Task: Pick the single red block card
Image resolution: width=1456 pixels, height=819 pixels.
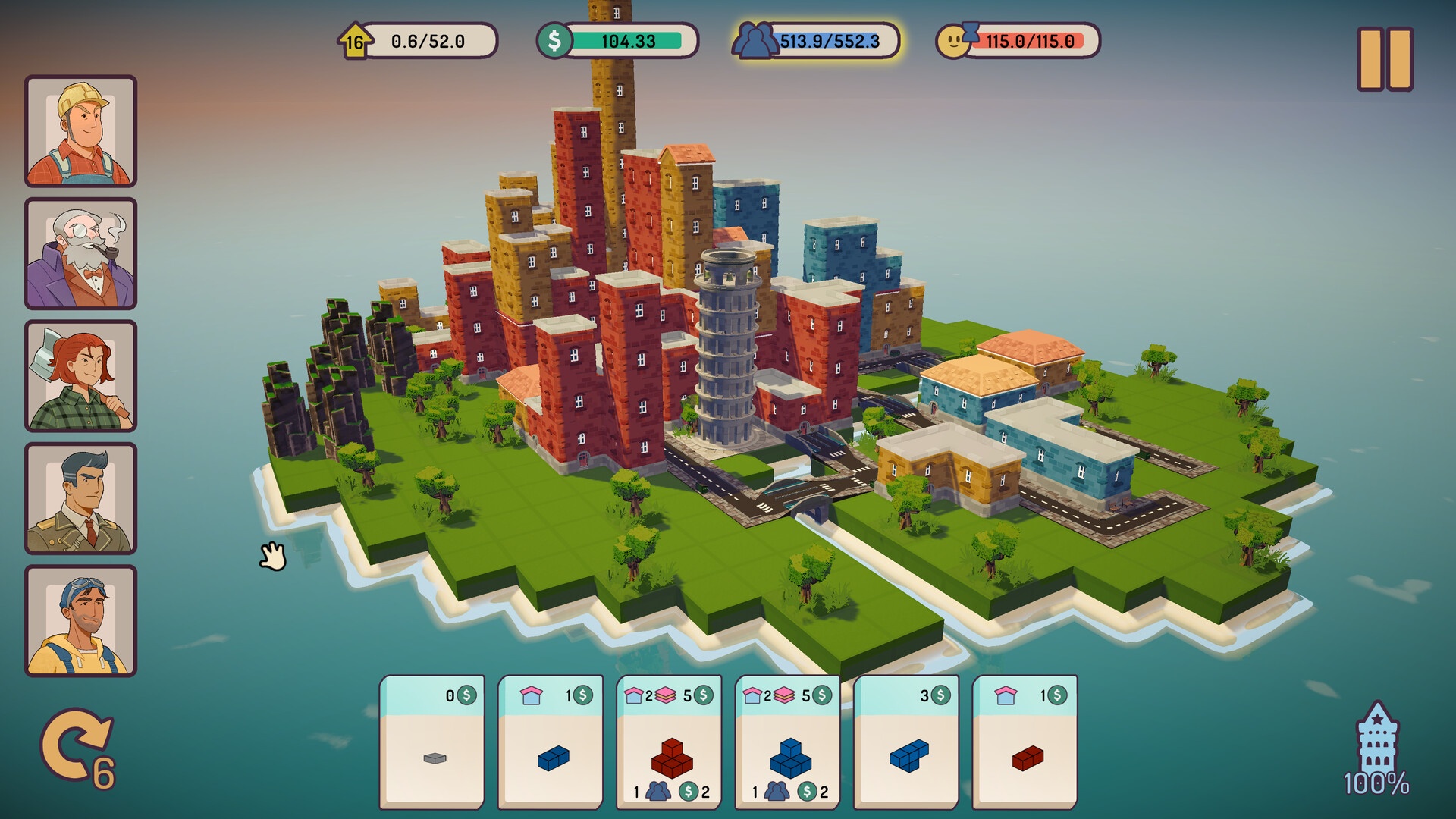Action: coord(1025,742)
